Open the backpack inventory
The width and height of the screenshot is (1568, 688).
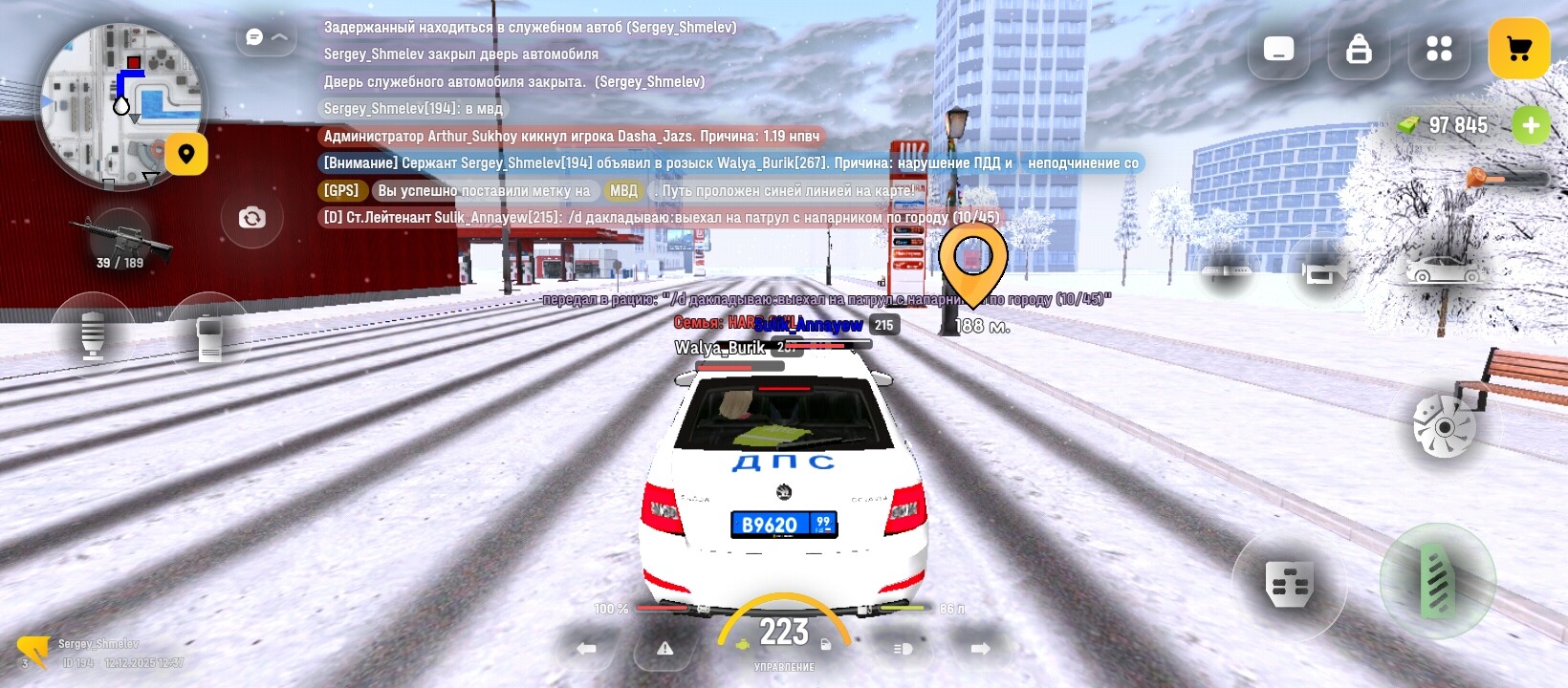1359,49
